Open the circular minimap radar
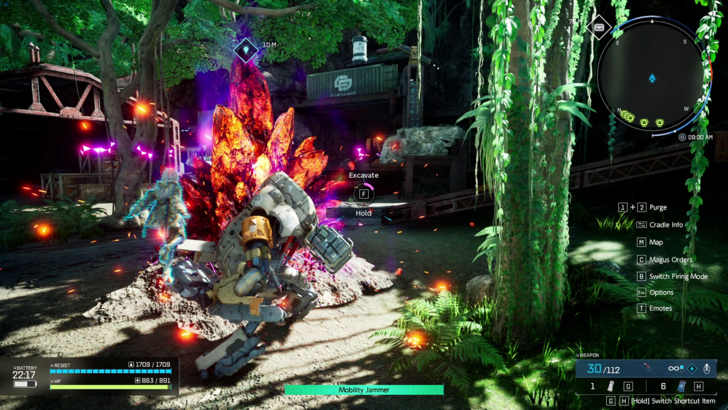This screenshot has width=728, height=410. pos(652,77)
